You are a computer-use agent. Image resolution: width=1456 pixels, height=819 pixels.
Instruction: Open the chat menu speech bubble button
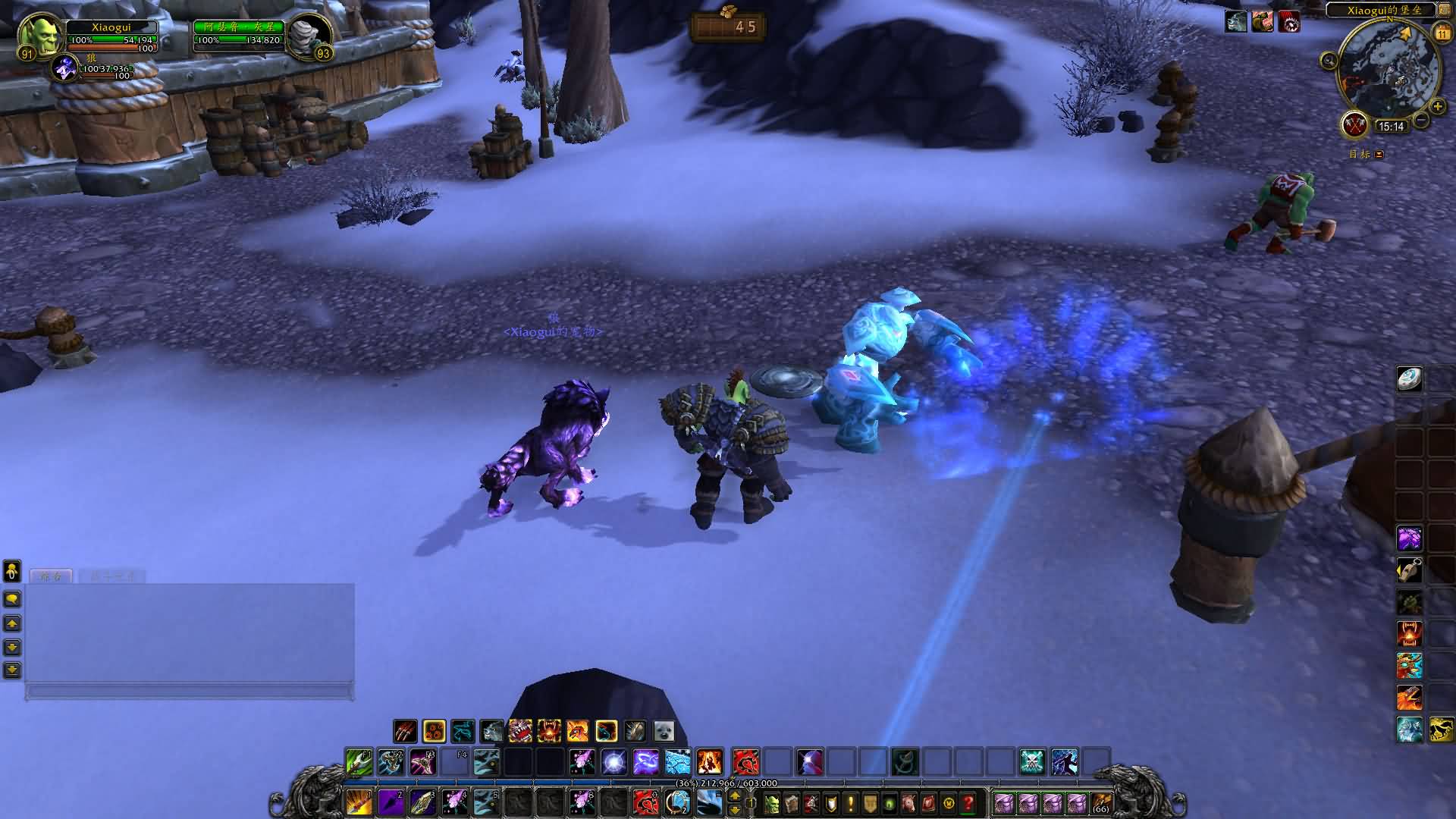coord(12,599)
